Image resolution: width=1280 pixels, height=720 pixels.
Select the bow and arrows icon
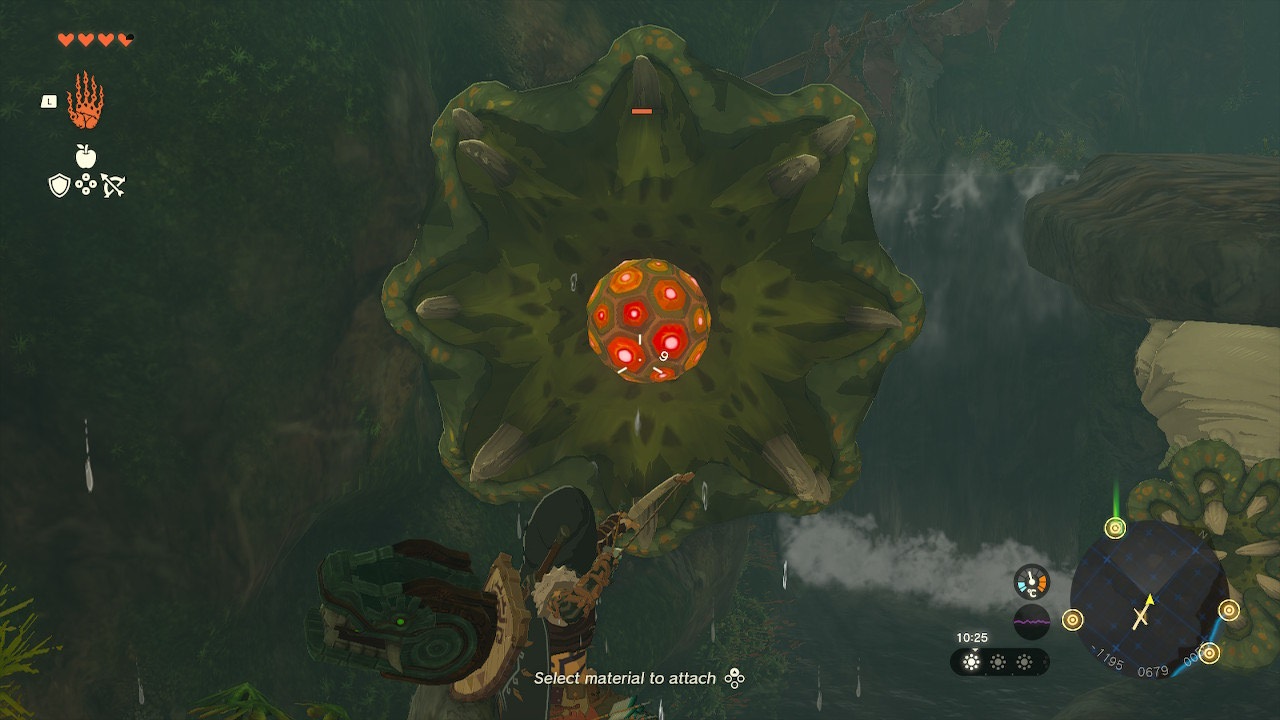click(113, 184)
